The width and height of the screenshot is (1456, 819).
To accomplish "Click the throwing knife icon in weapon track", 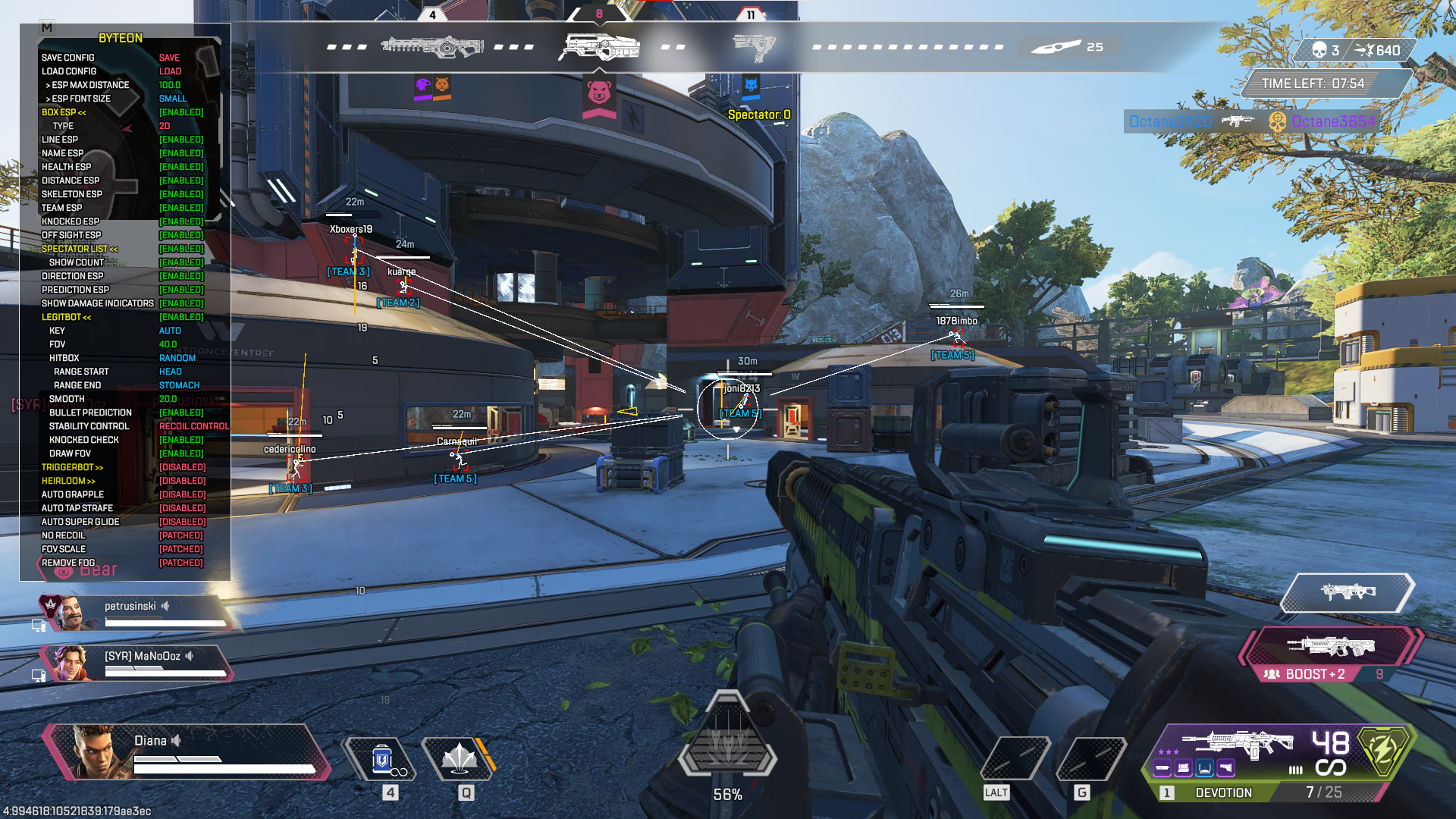I will (x=1056, y=47).
